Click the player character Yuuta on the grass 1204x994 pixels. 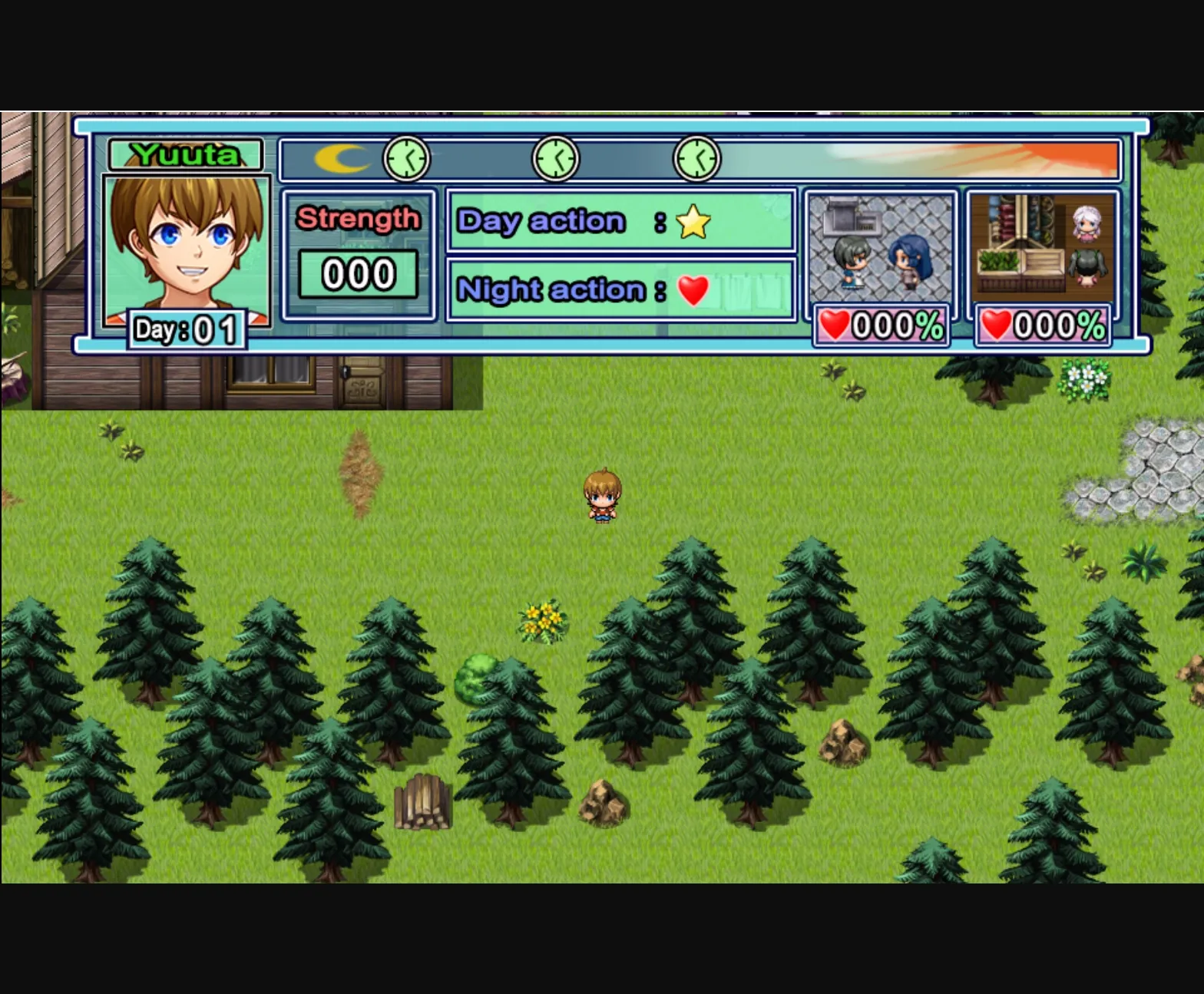tap(604, 499)
